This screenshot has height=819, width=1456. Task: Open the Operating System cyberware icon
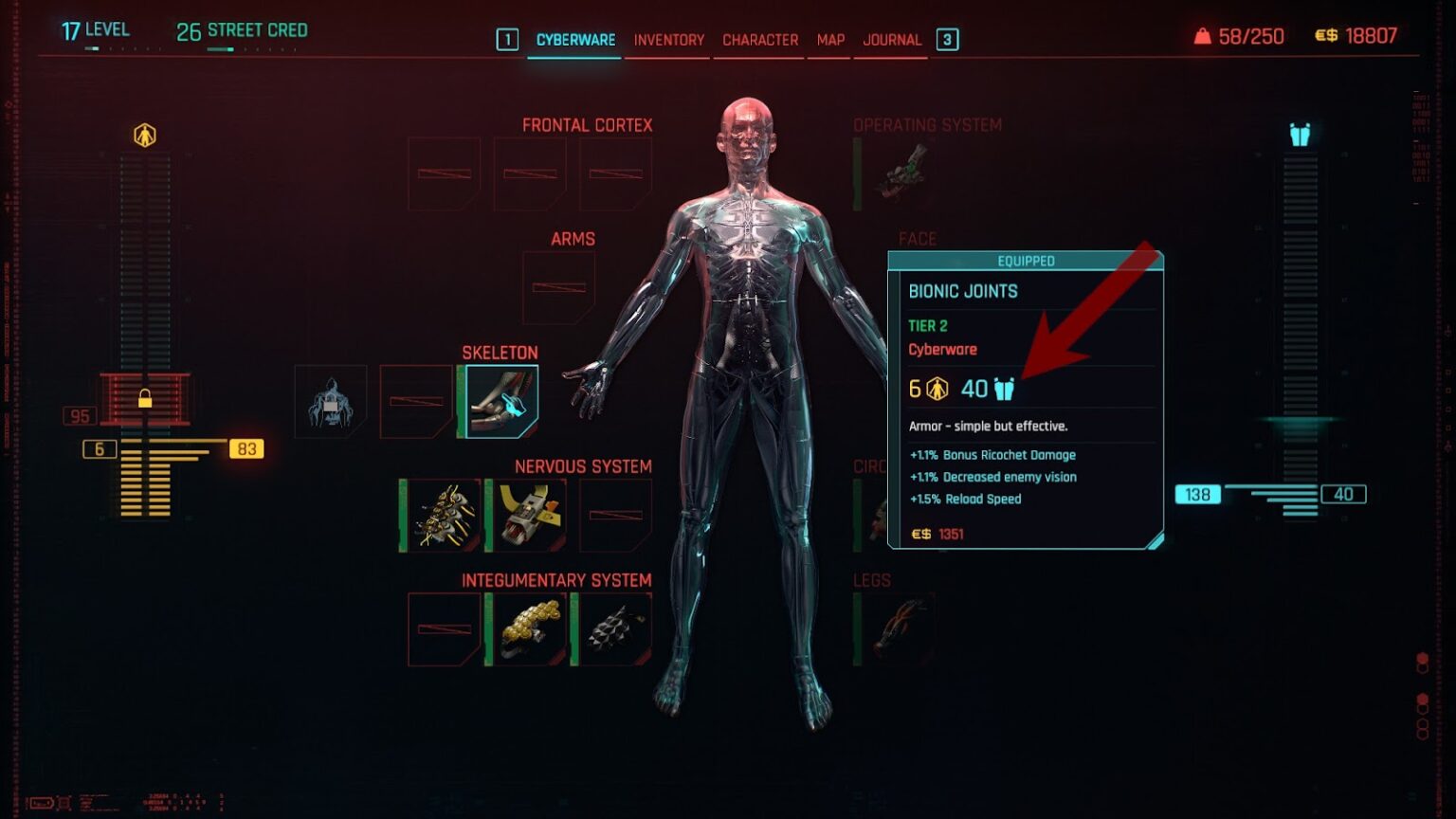coord(898,172)
